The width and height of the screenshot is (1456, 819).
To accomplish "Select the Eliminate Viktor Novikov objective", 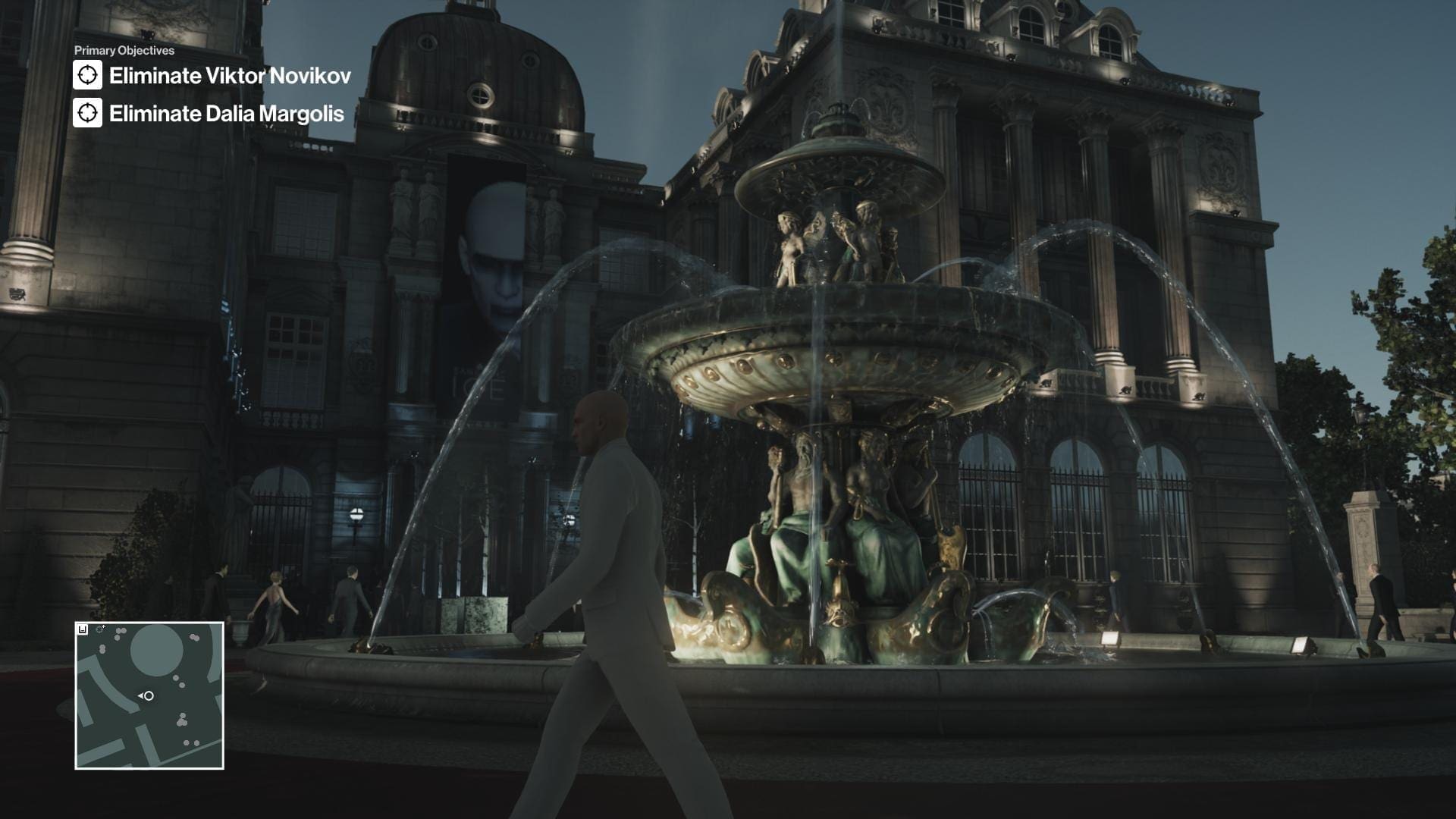I will coord(230,76).
